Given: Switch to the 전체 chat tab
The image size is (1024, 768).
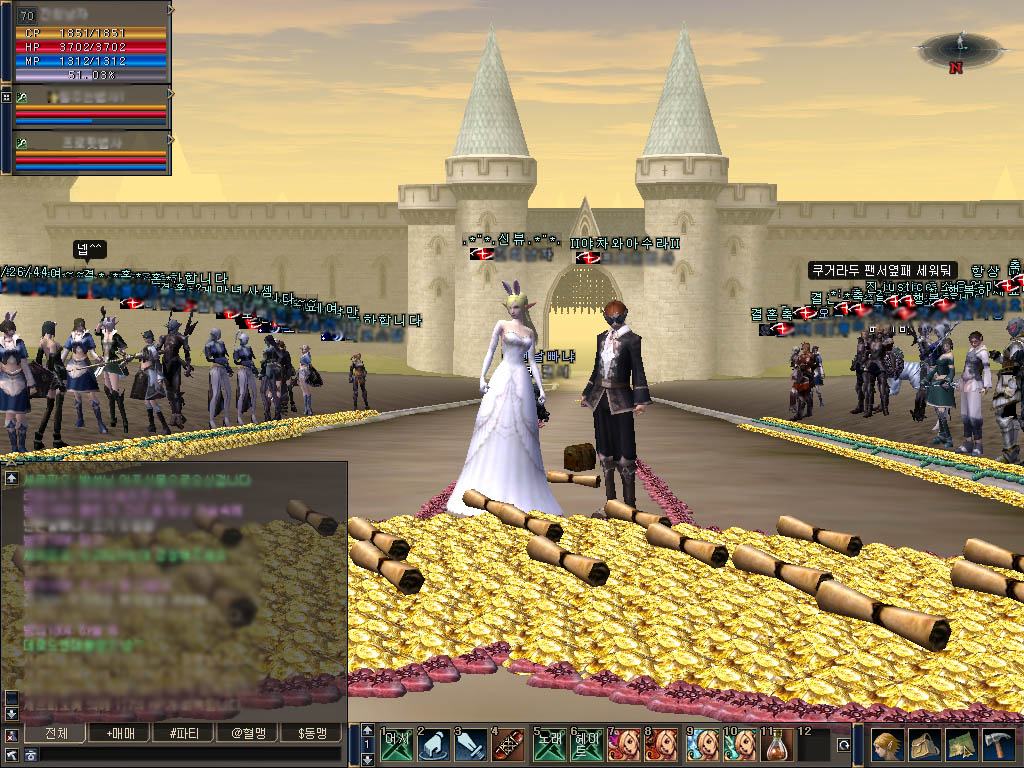Looking at the screenshot, I should [58, 733].
